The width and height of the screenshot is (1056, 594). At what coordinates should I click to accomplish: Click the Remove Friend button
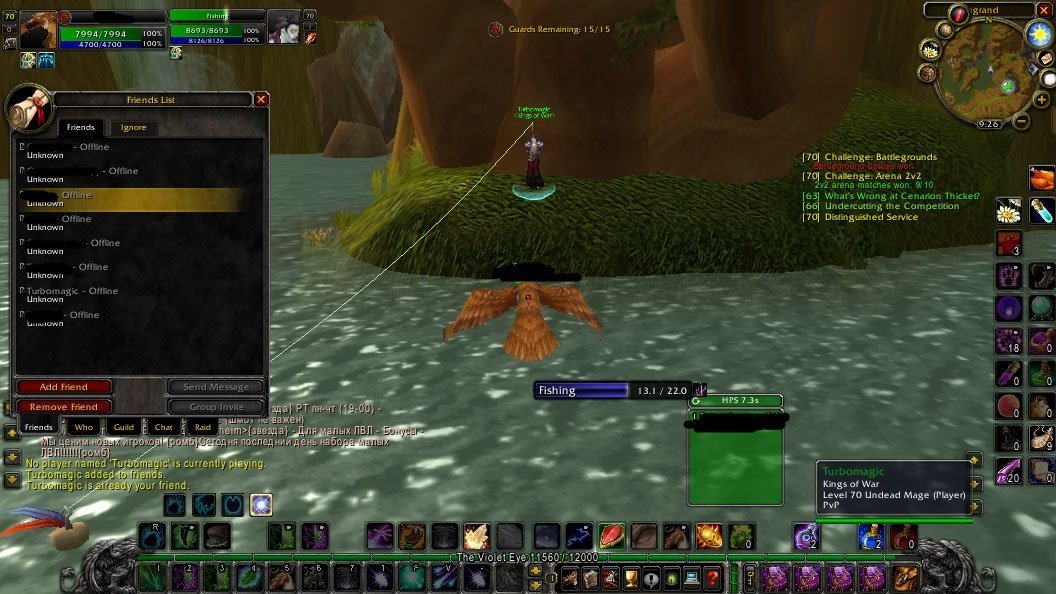[64, 407]
